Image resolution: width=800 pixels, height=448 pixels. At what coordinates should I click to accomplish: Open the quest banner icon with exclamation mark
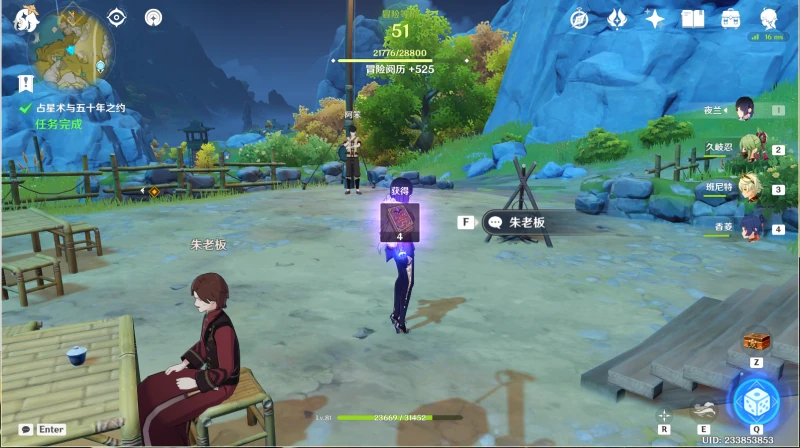(x=25, y=82)
